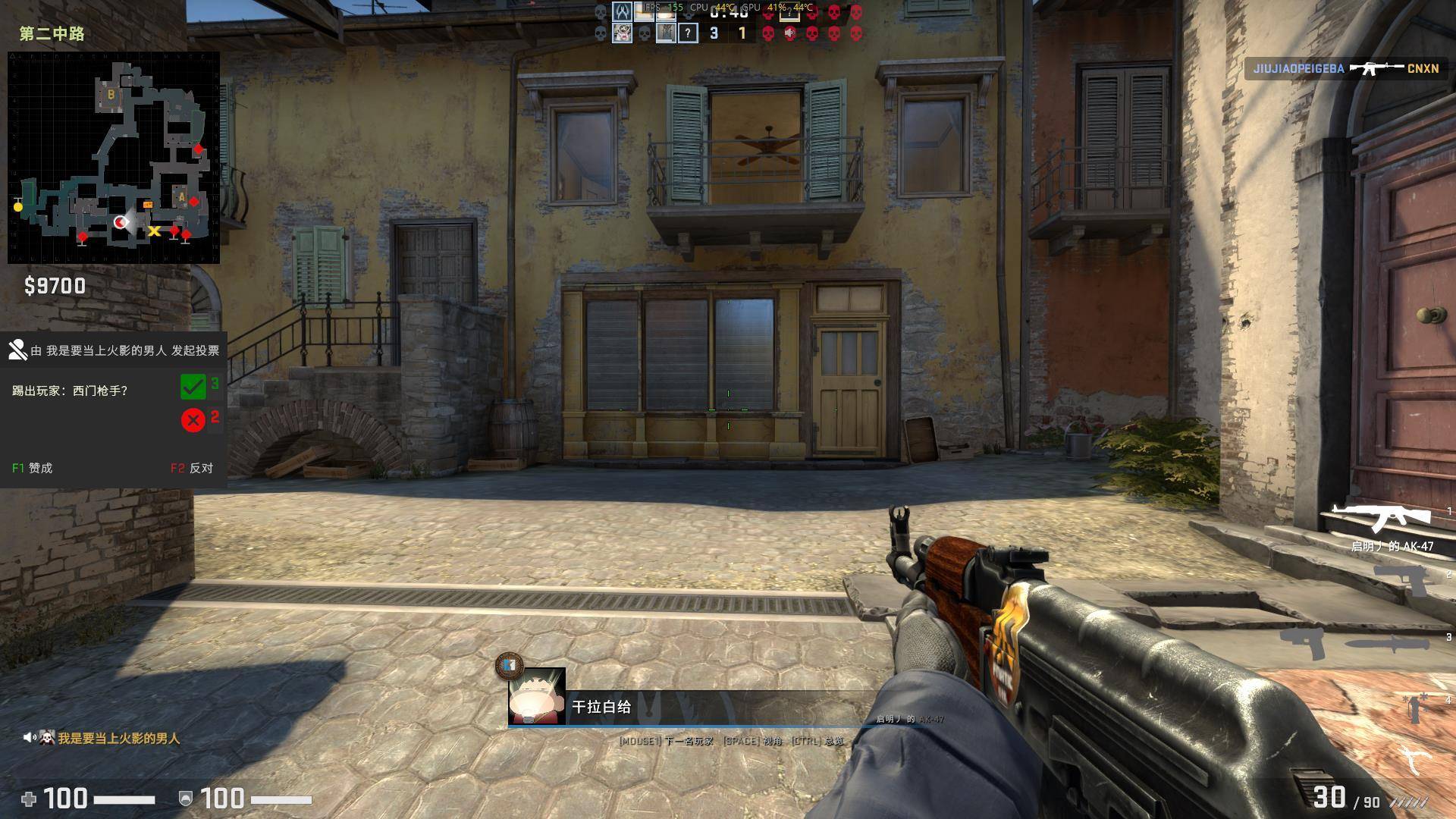Click the radar minimap
1456x819 pixels.
[x=114, y=158]
